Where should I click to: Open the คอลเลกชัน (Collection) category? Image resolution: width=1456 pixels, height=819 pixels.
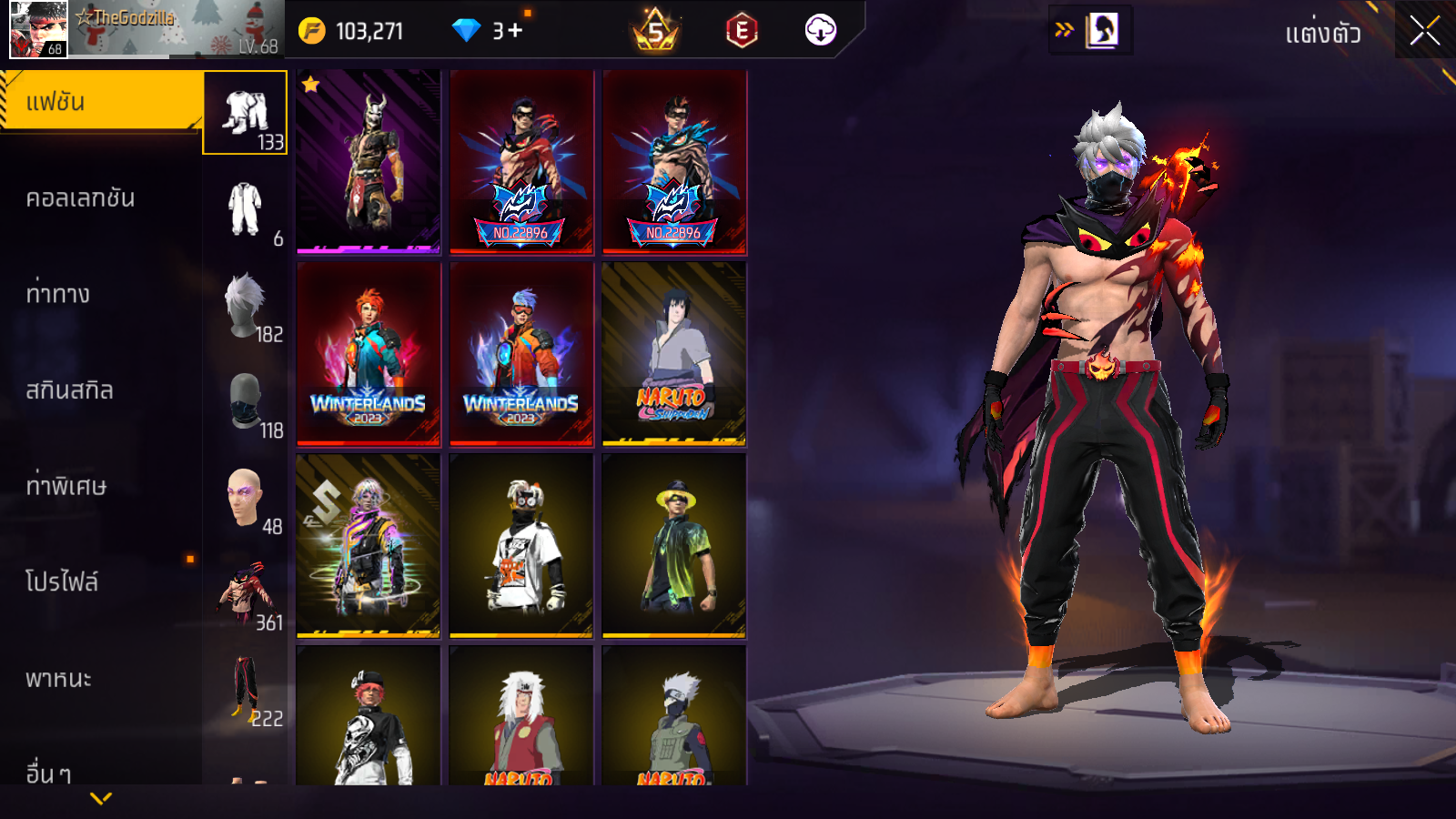[x=80, y=198]
